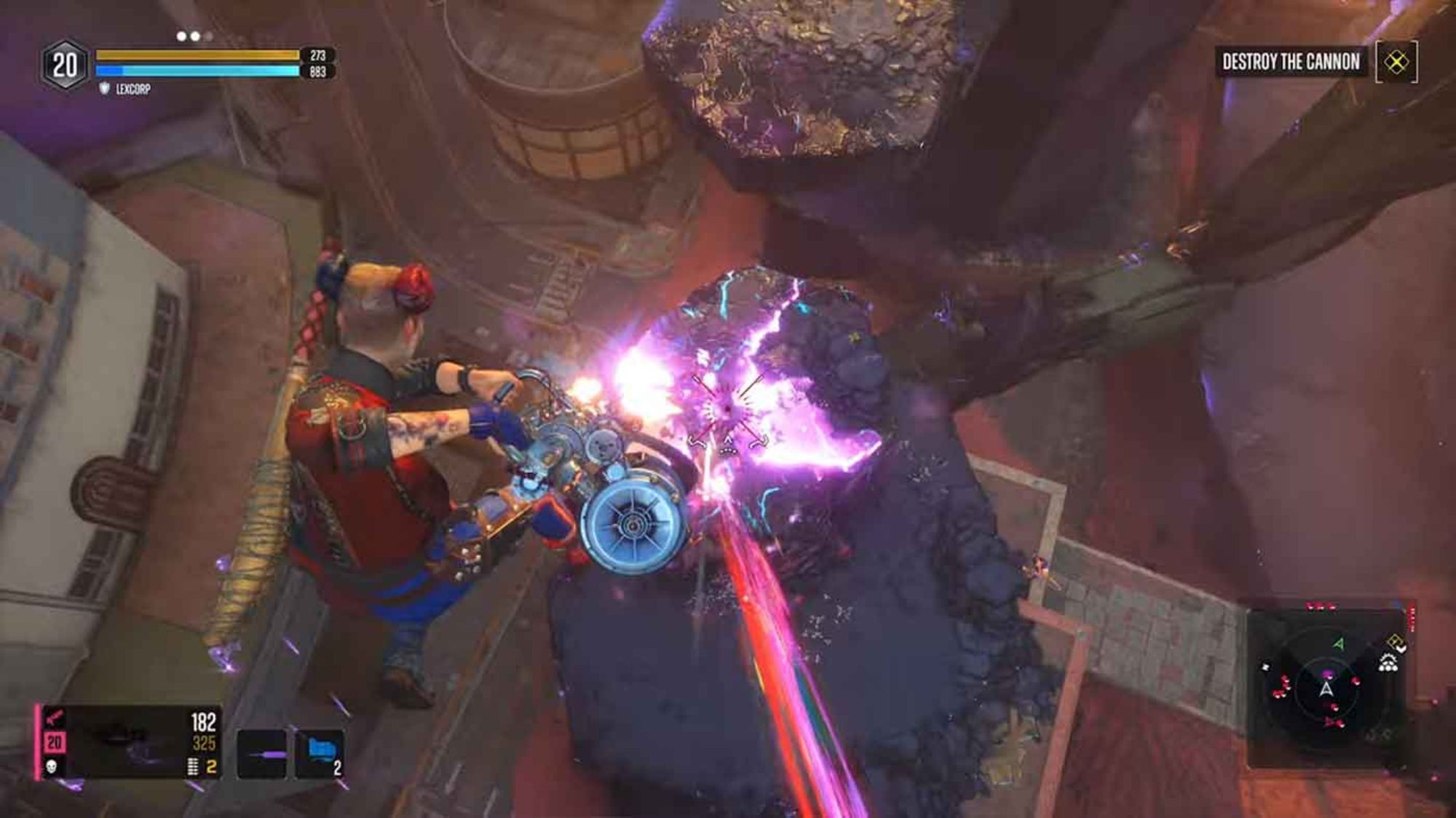The image size is (1456, 818).
Task: Expand the minimap compass overlay
Action: tap(1326, 689)
